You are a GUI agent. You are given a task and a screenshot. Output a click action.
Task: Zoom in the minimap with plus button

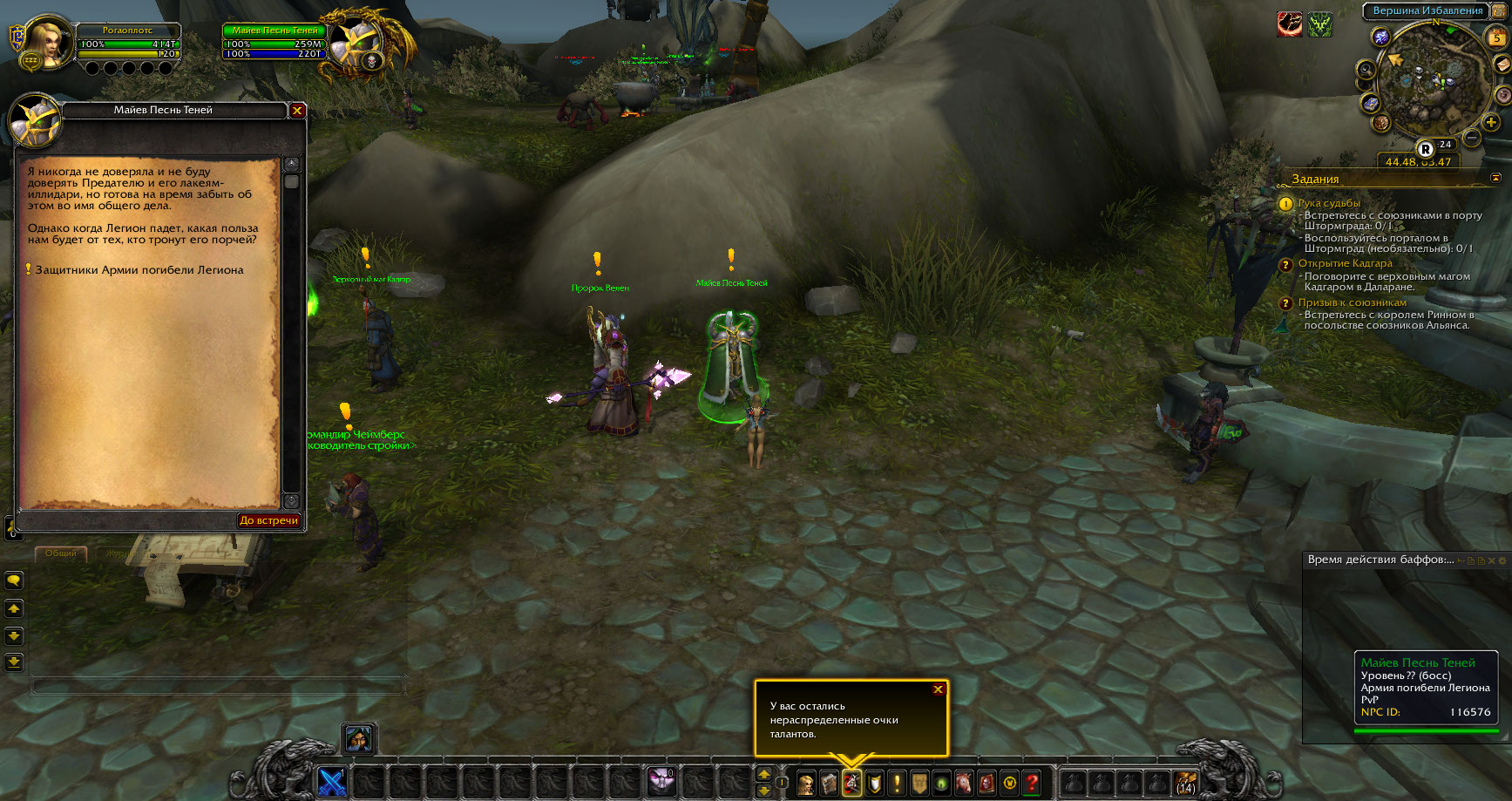(1491, 123)
